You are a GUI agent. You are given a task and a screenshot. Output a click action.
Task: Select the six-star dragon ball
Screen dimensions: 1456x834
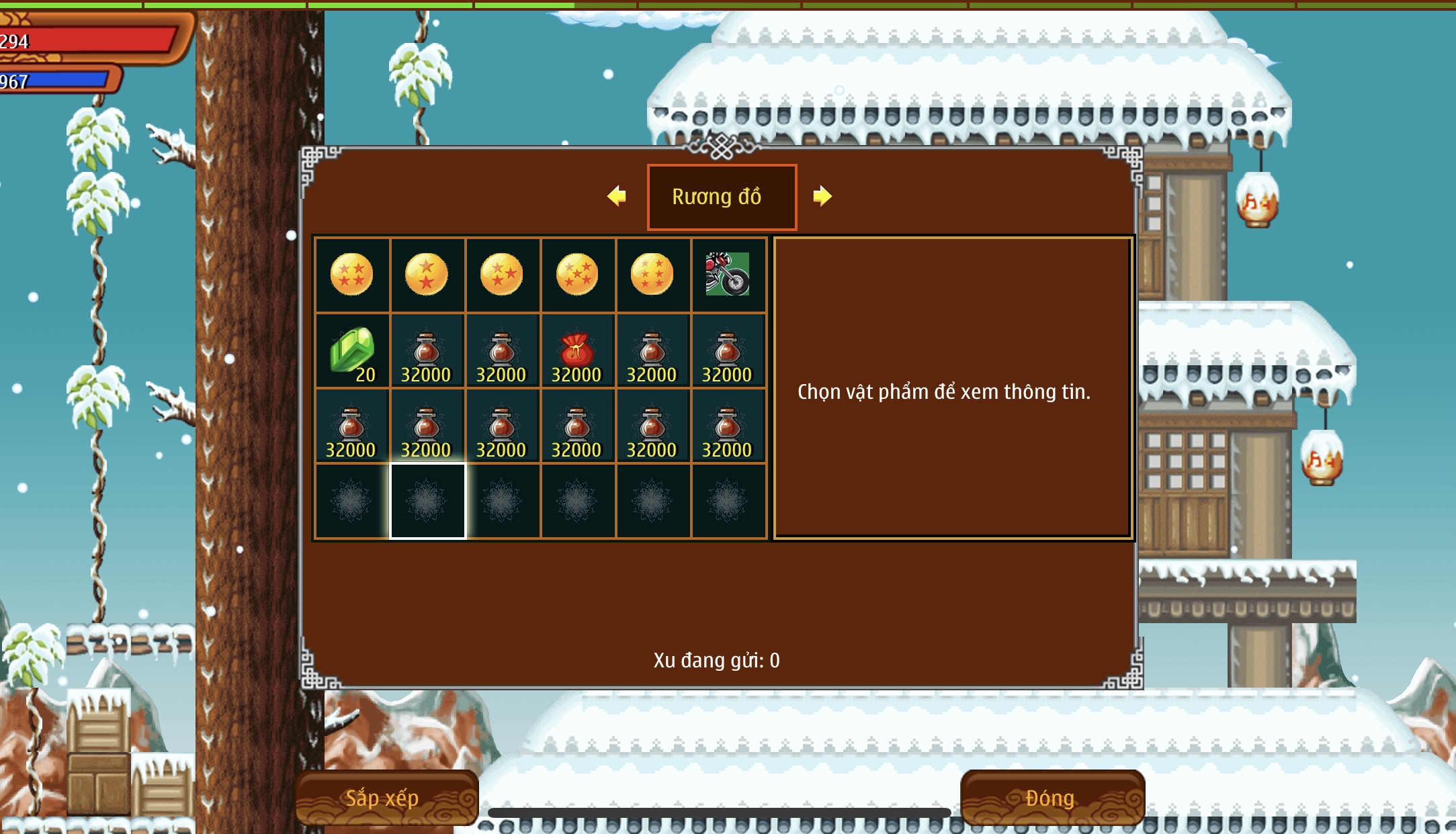[652, 275]
